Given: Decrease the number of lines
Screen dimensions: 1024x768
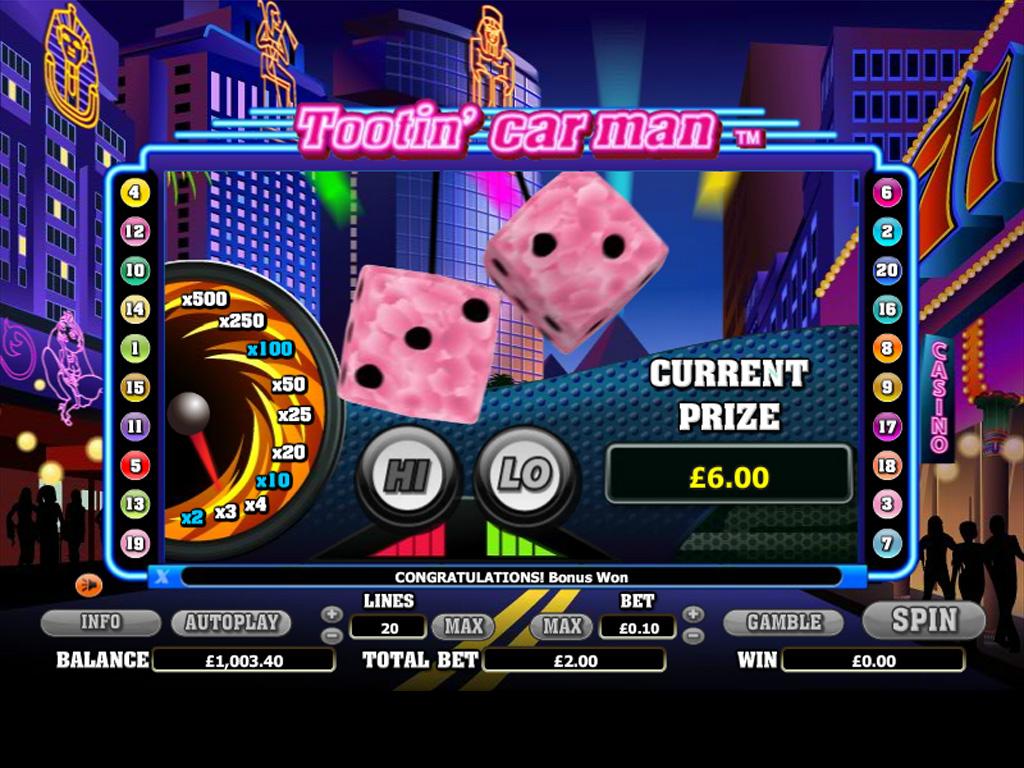Looking at the screenshot, I should tap(332, 635).
